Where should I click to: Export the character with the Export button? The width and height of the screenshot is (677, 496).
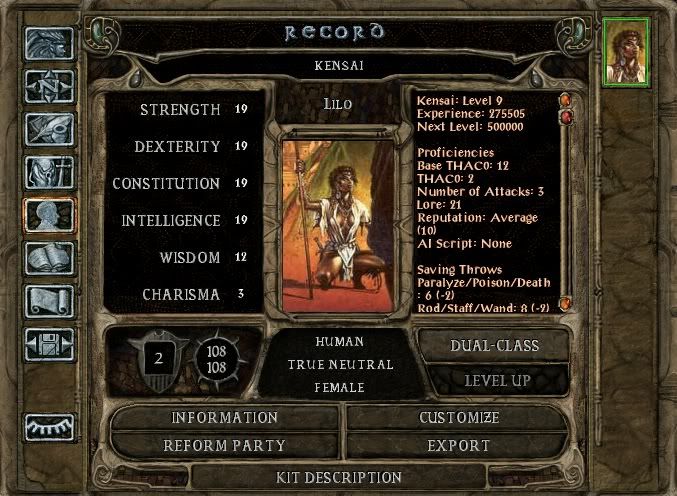(x=459, y=445)
